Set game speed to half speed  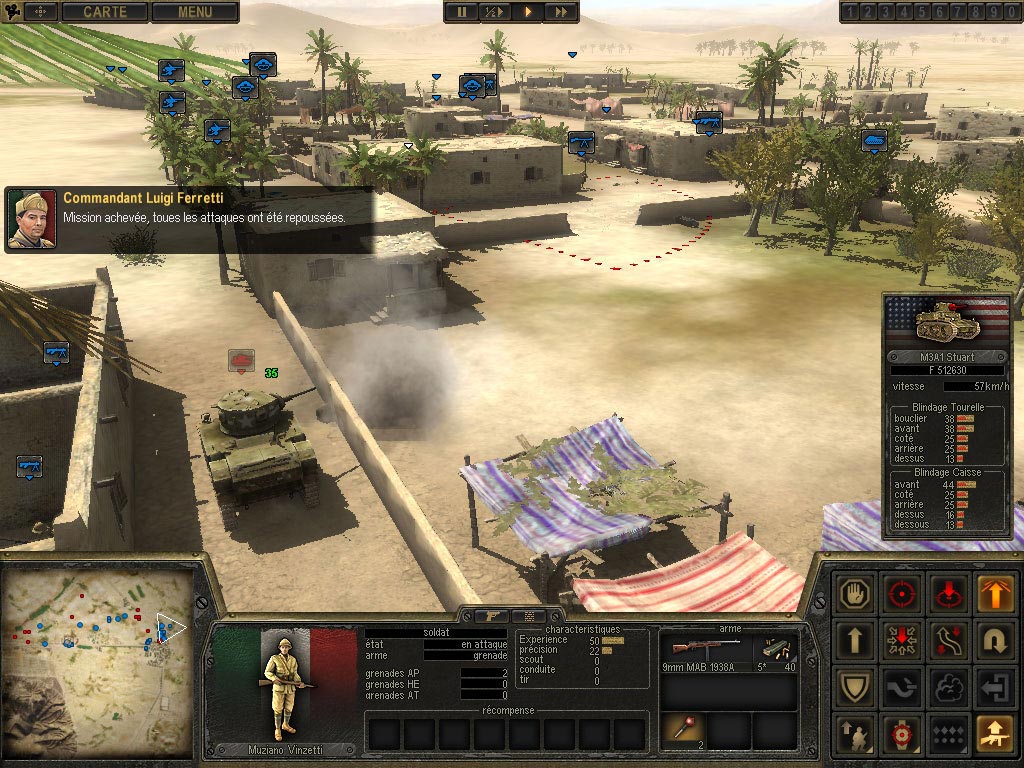pos(493,12)
